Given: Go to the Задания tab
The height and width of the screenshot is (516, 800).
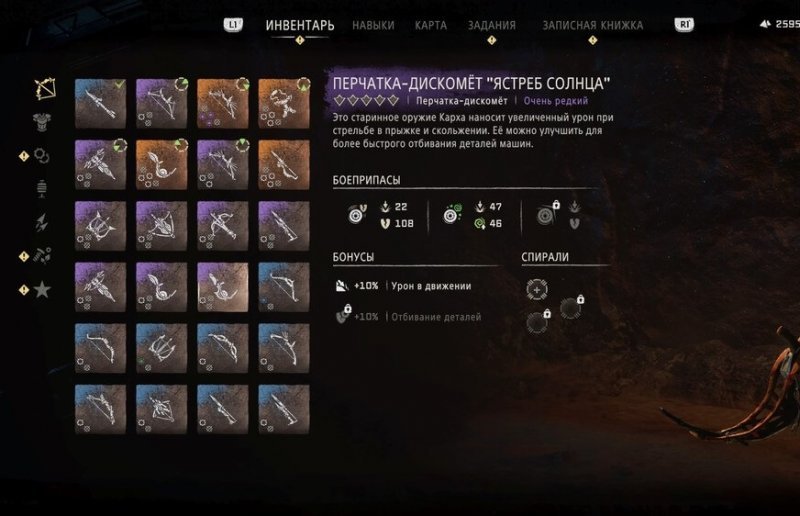Looking at the screenshot, I should tap(492, 25).
